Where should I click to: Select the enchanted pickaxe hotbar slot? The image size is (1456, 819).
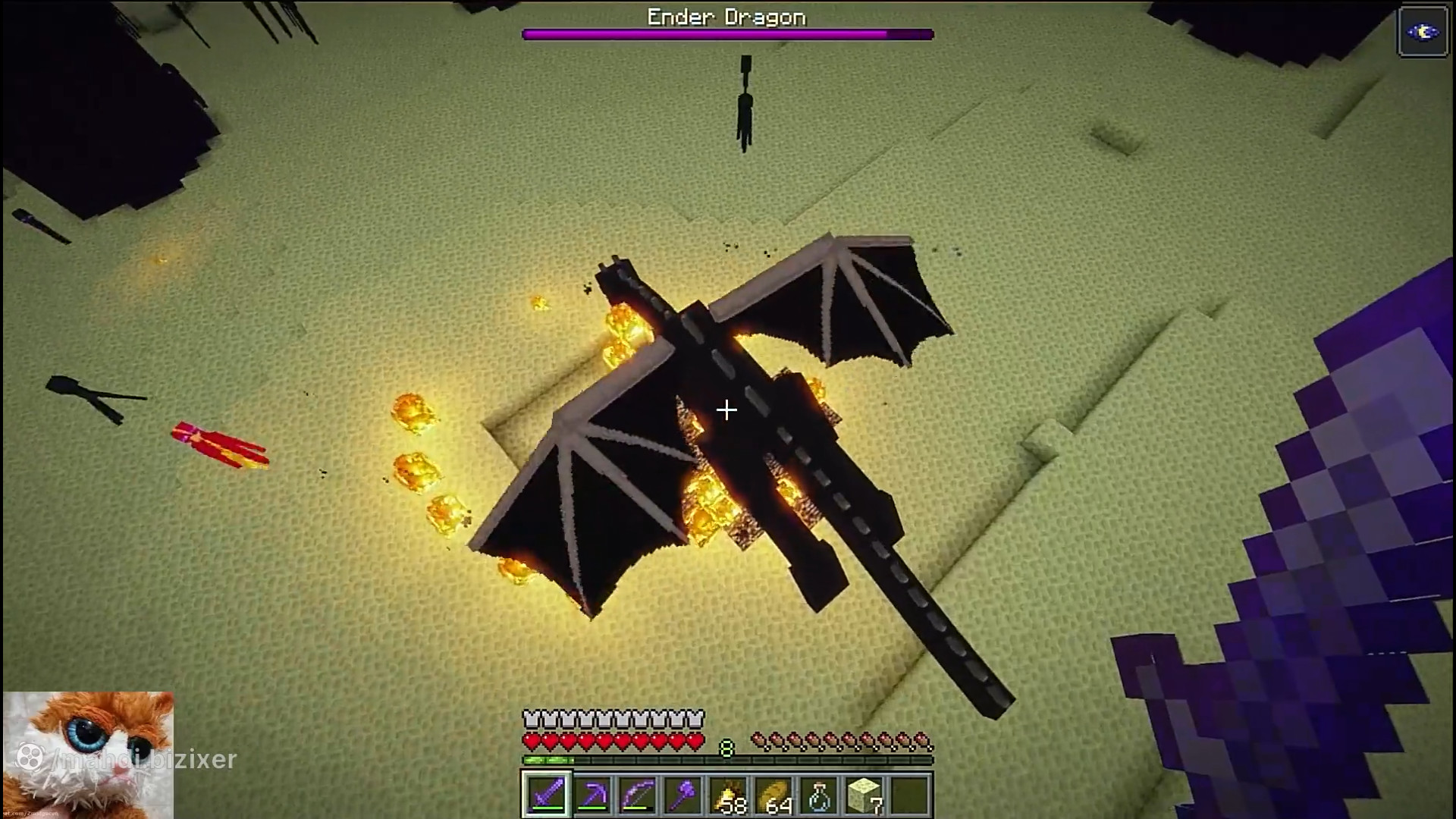(x=591, y=795)
